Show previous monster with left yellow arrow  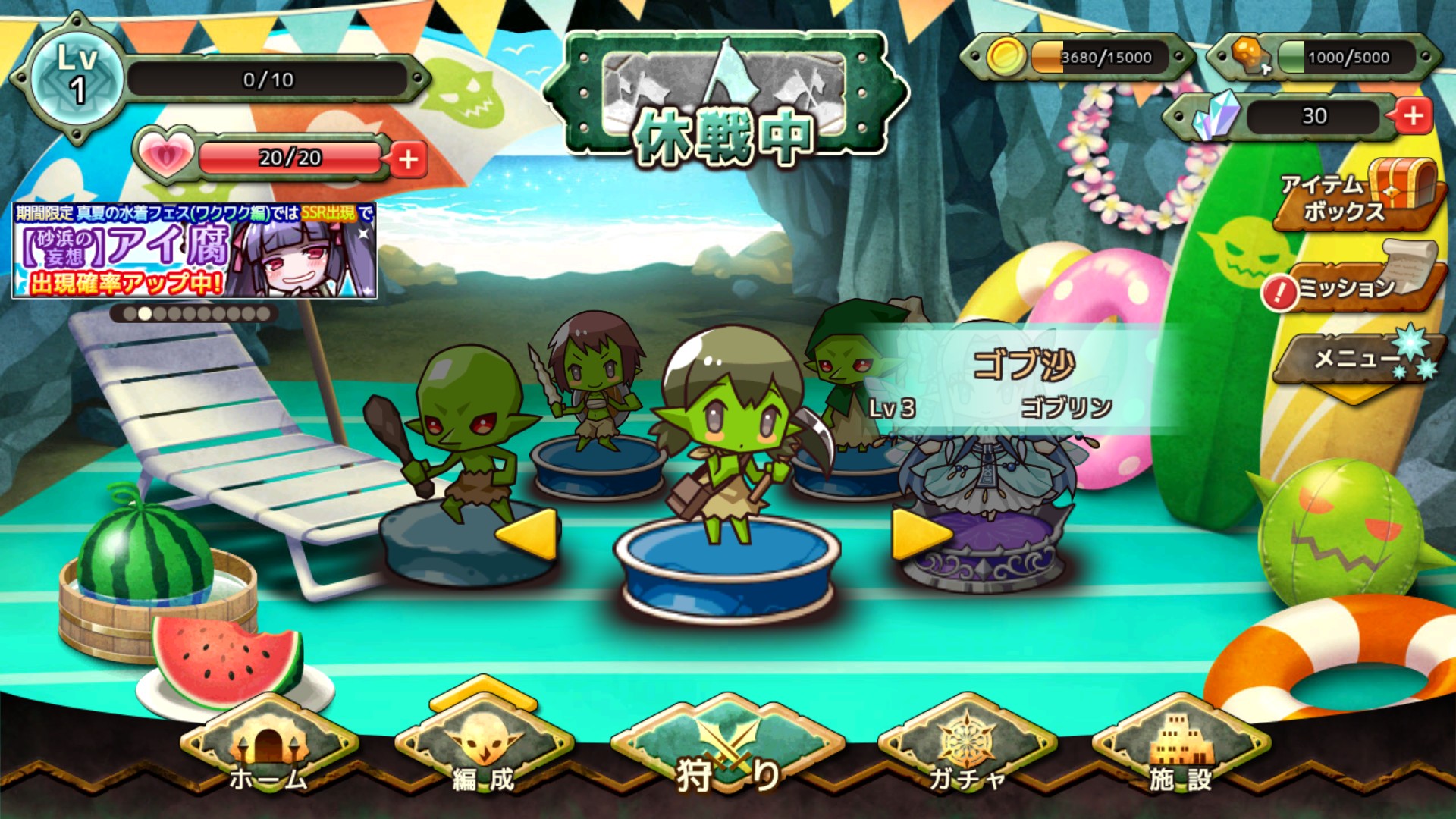(527, 534)
